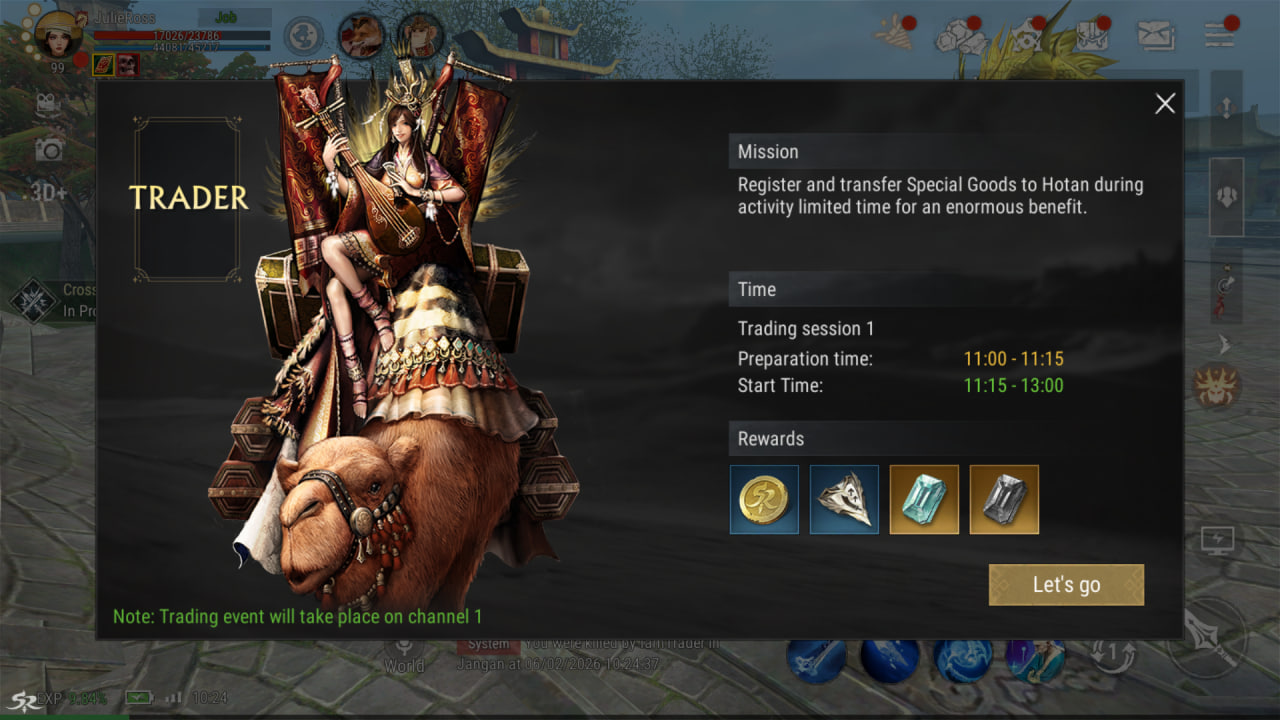Open the video recorder icon
Image resolution: width=1280 pixels, height=720 pixels.
click(x=47, y=103)
